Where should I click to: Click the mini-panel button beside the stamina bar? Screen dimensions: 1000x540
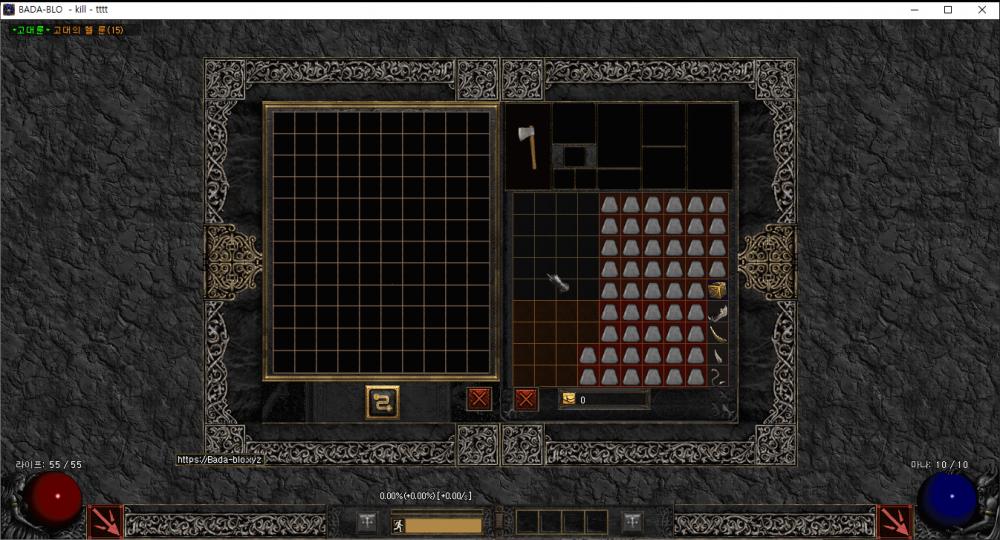pyautogui.click(x=368, y=522)
